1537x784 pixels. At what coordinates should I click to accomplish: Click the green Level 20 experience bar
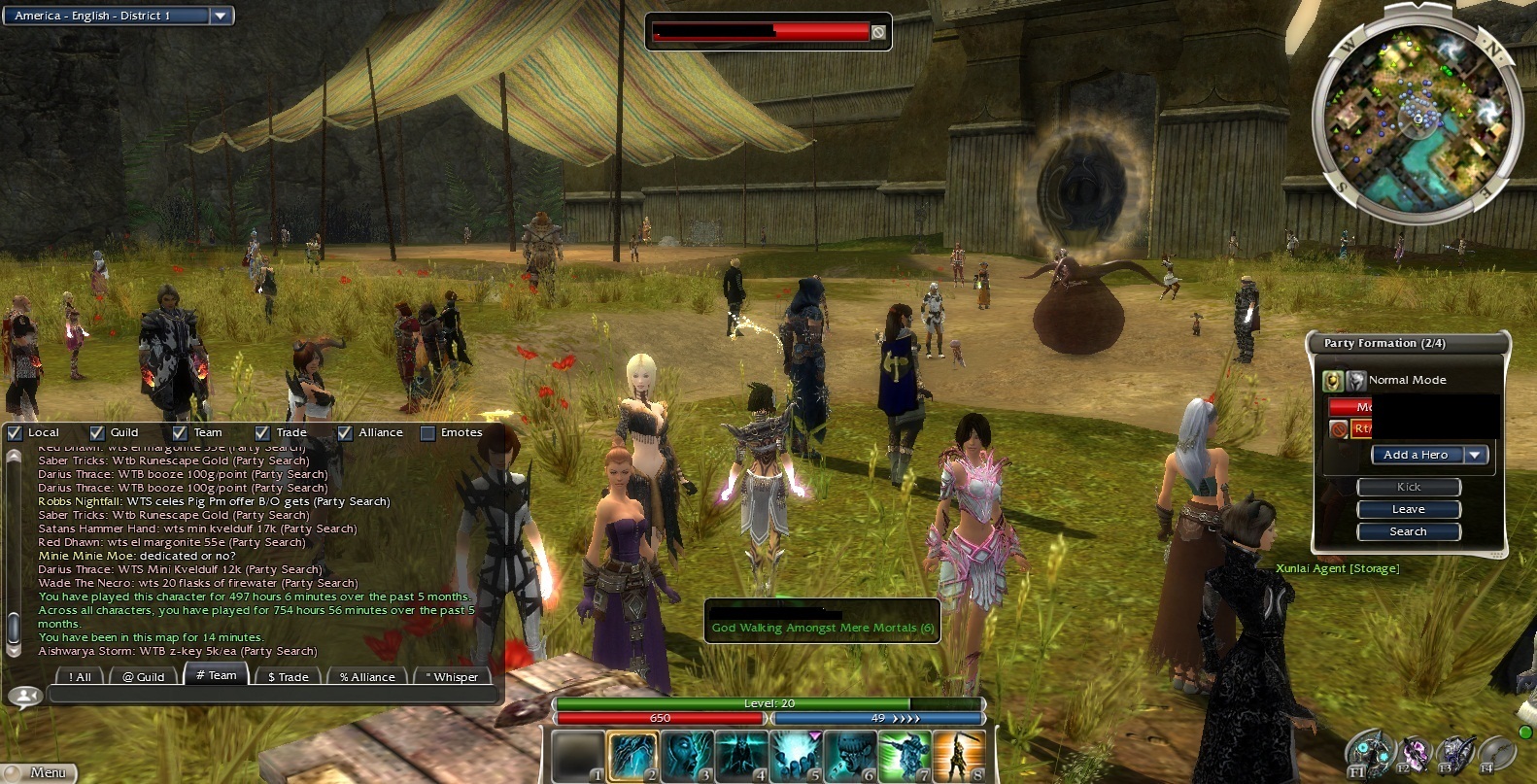[x=768, y=702]
